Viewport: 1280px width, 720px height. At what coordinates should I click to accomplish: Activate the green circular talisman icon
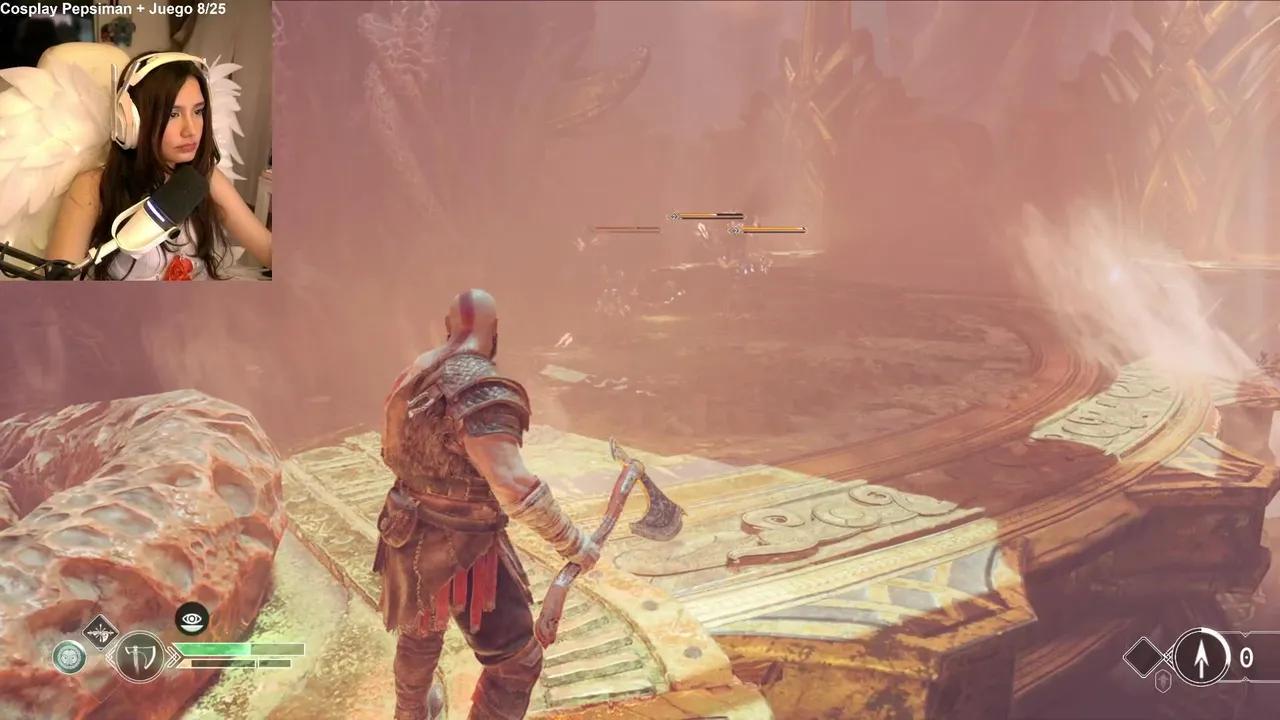coord(69,657)
